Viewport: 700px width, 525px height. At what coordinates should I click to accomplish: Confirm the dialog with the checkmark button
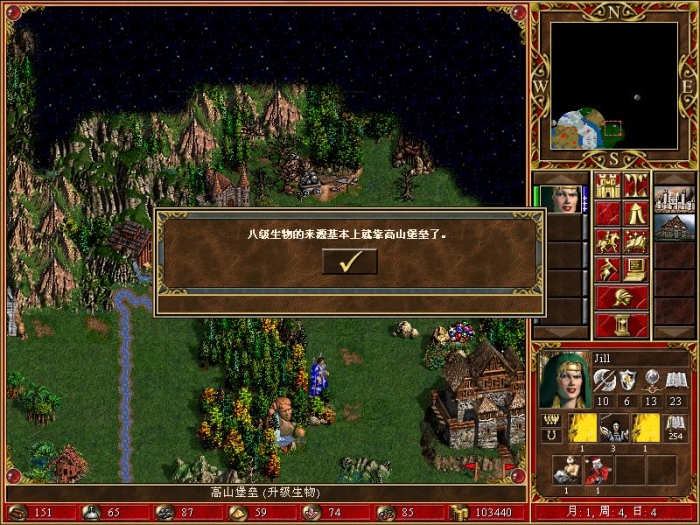coord(350,262)
